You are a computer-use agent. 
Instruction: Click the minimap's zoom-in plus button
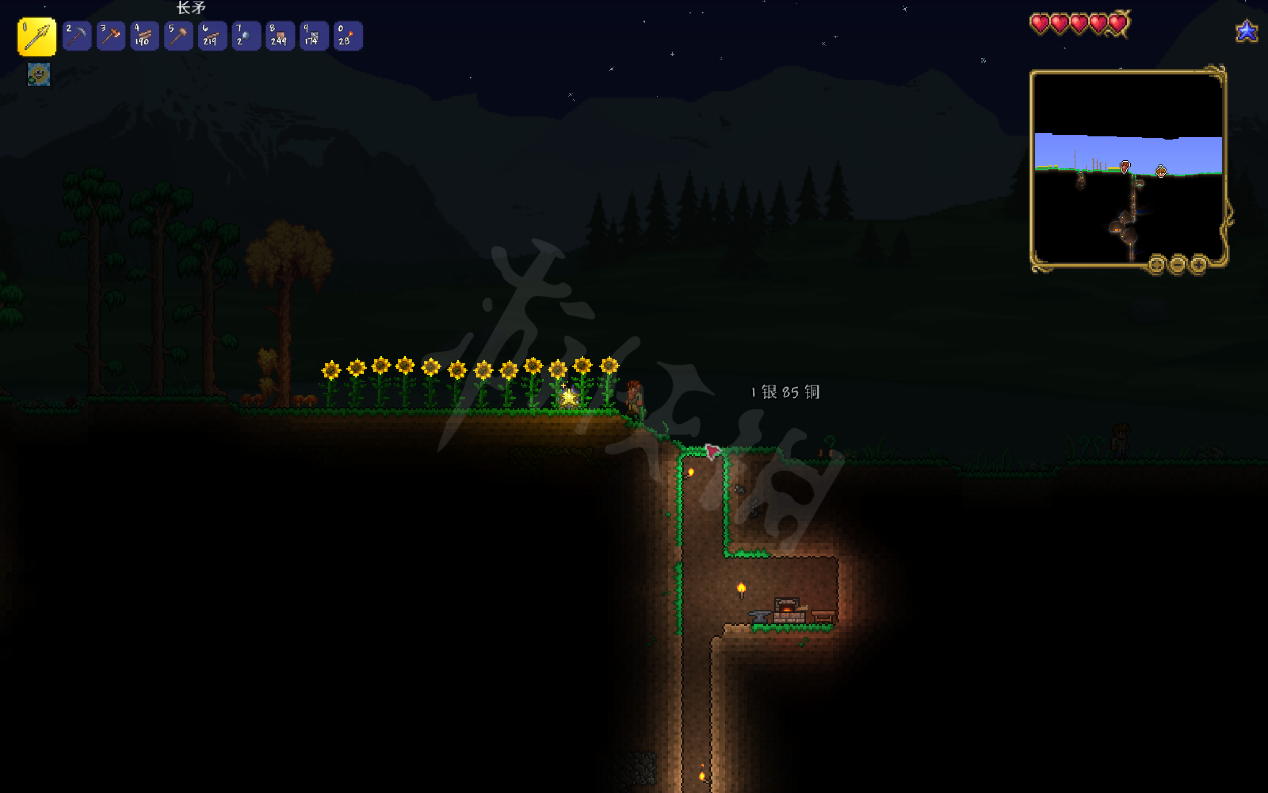1198,265
